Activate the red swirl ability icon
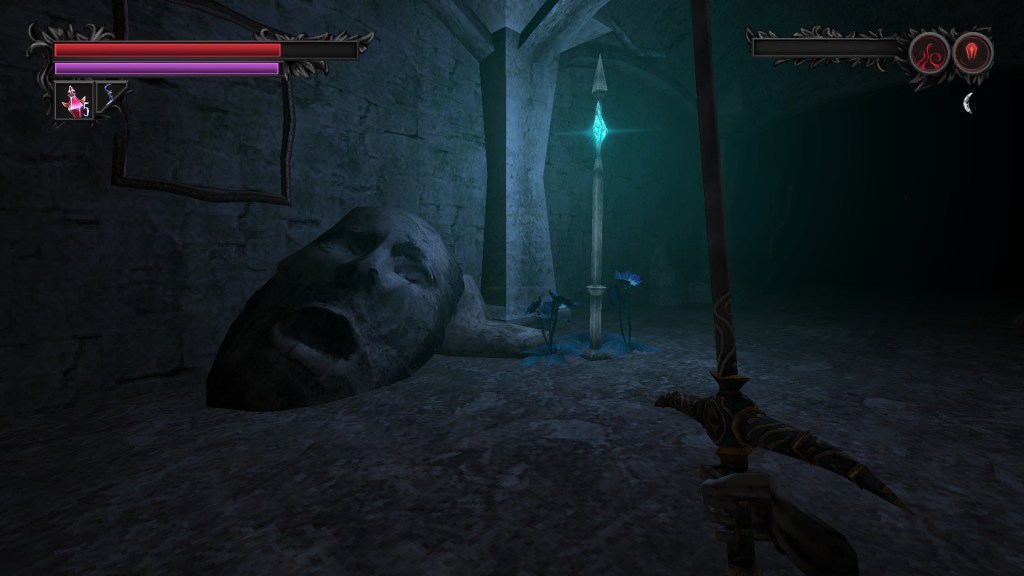The height and width of the screenshot is (576, 1024). (929, 51)
